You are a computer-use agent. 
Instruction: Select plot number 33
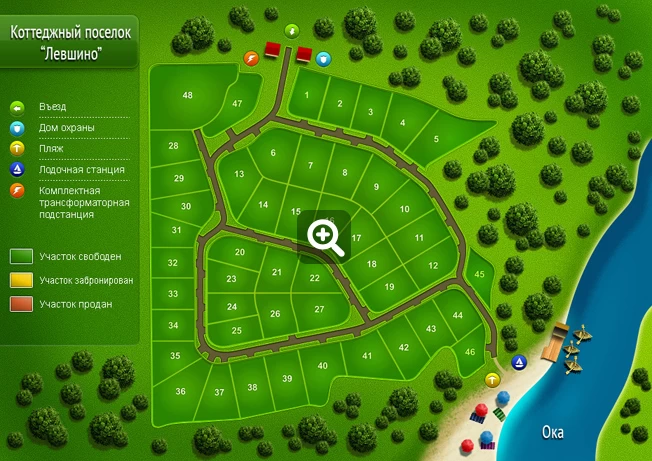click(x=173, y=294)
